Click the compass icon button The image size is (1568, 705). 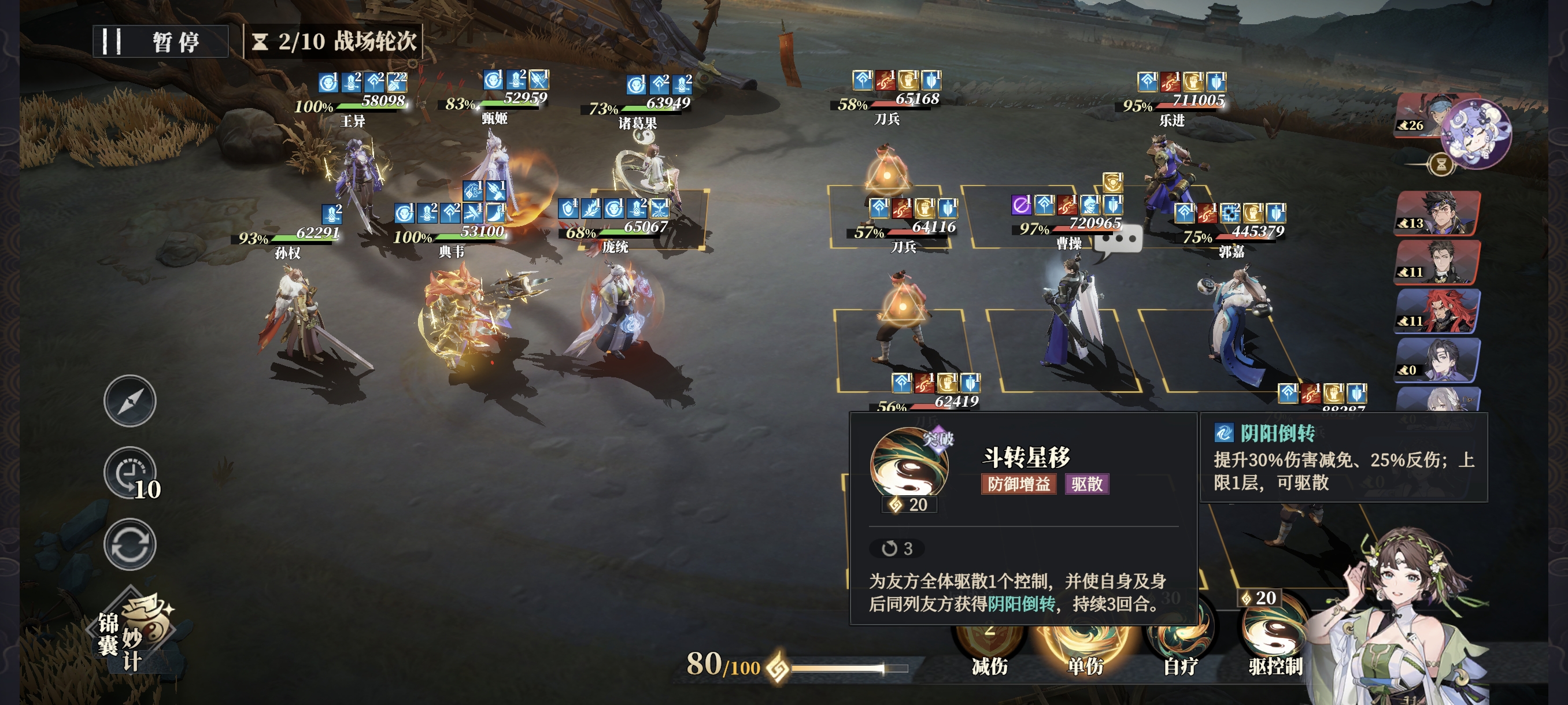pos(130,401)
